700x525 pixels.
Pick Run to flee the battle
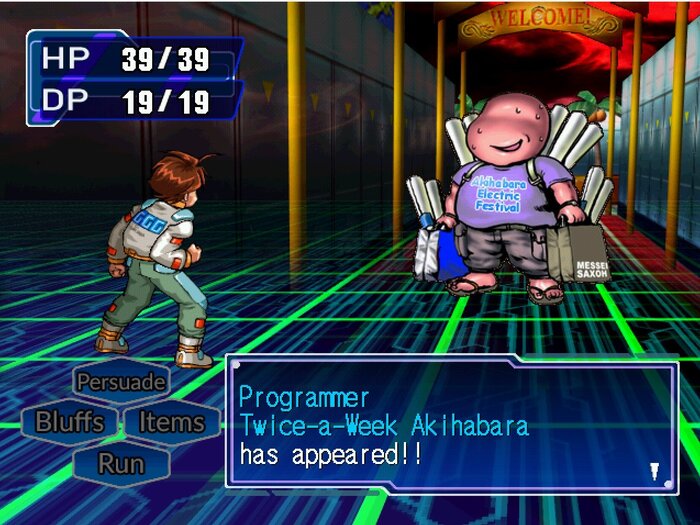121,464
